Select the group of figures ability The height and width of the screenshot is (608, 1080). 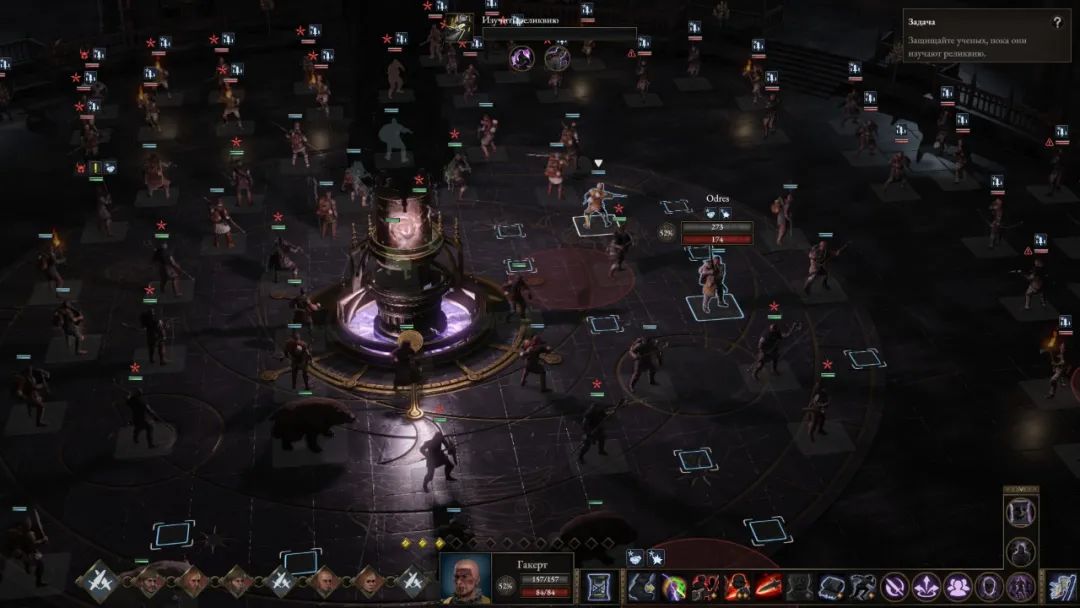958,586
